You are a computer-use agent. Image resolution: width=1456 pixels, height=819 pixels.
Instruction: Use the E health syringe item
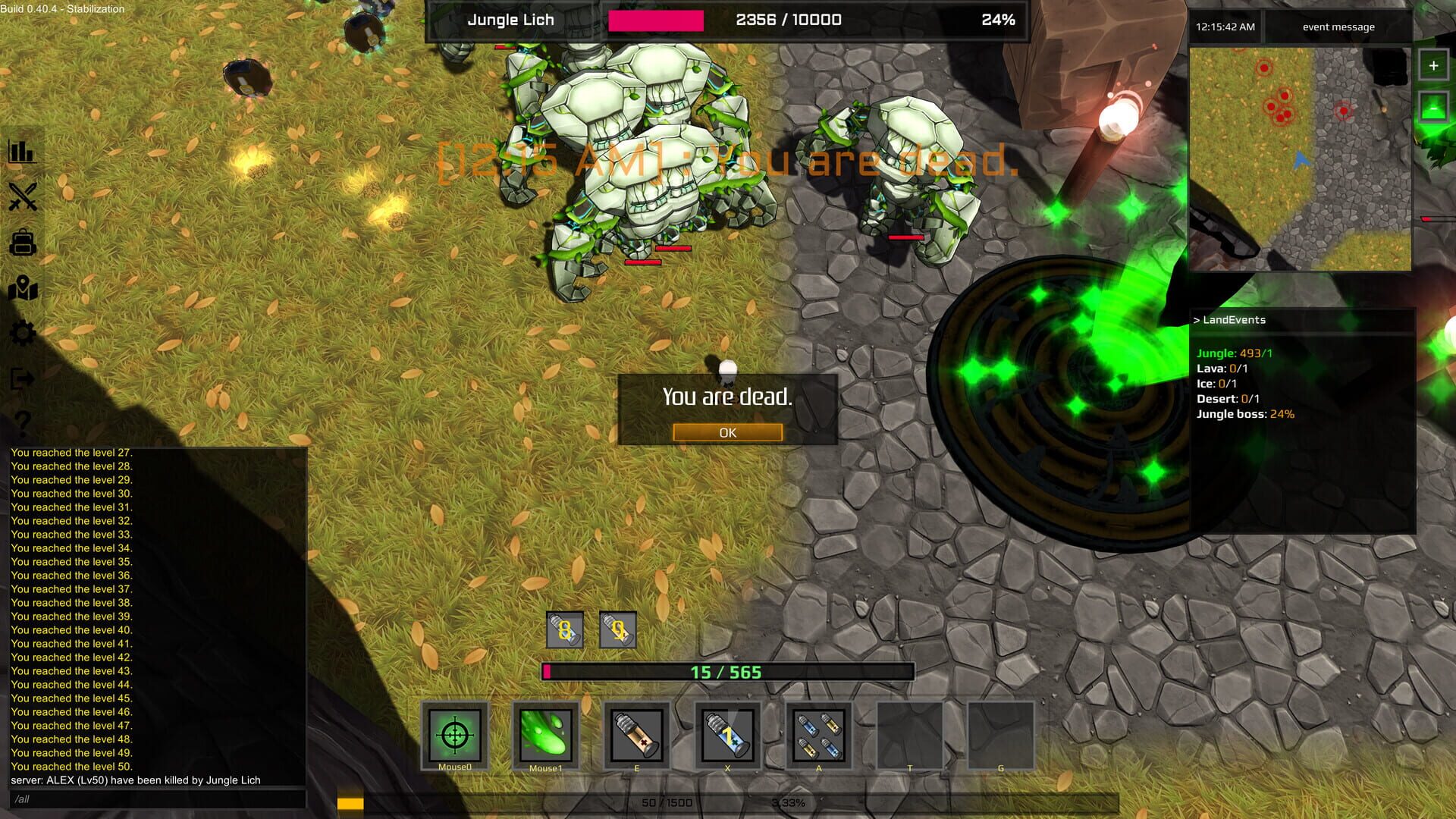[x=637, y=736]
